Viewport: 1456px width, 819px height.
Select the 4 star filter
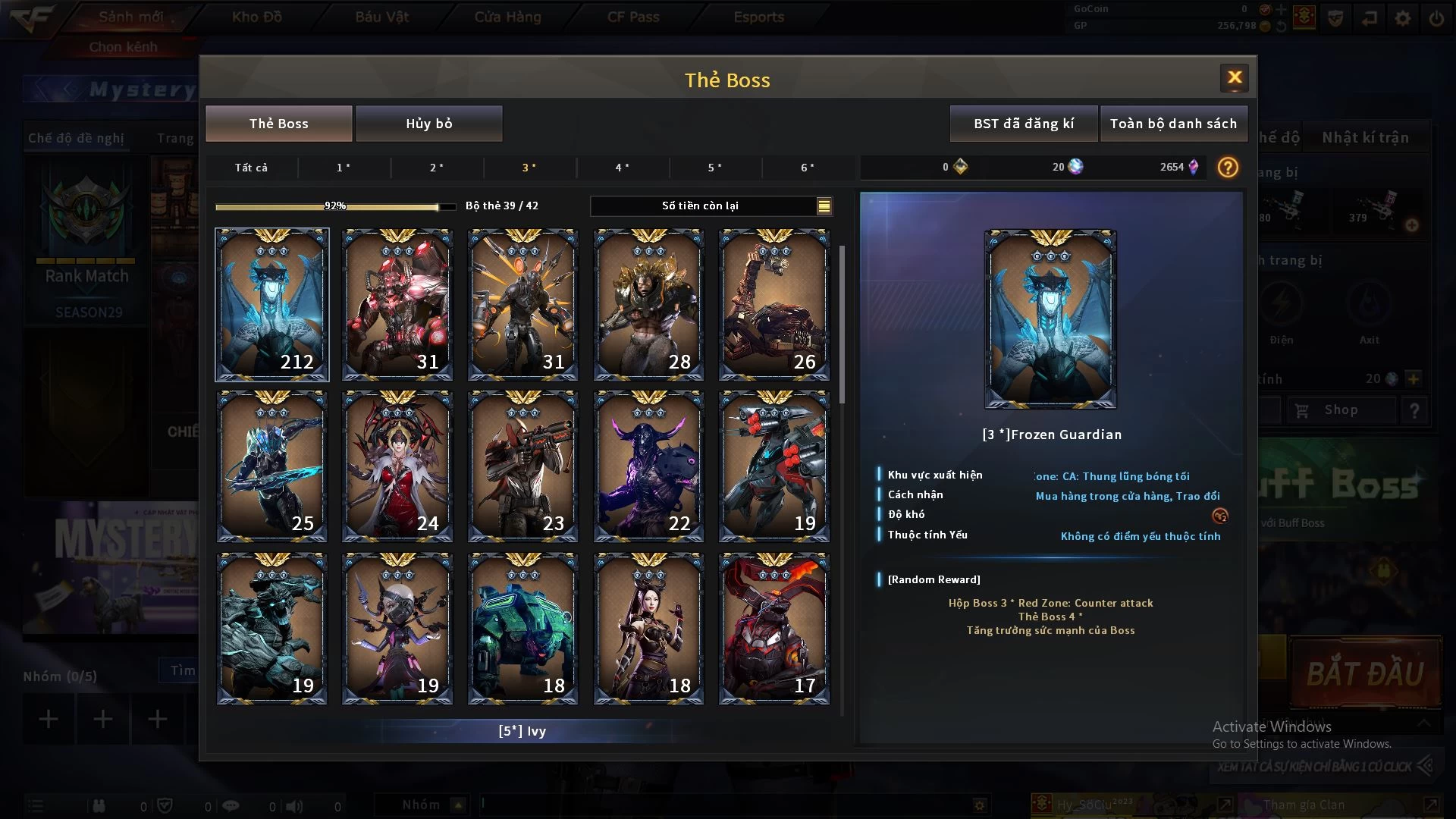coord(622,168)
